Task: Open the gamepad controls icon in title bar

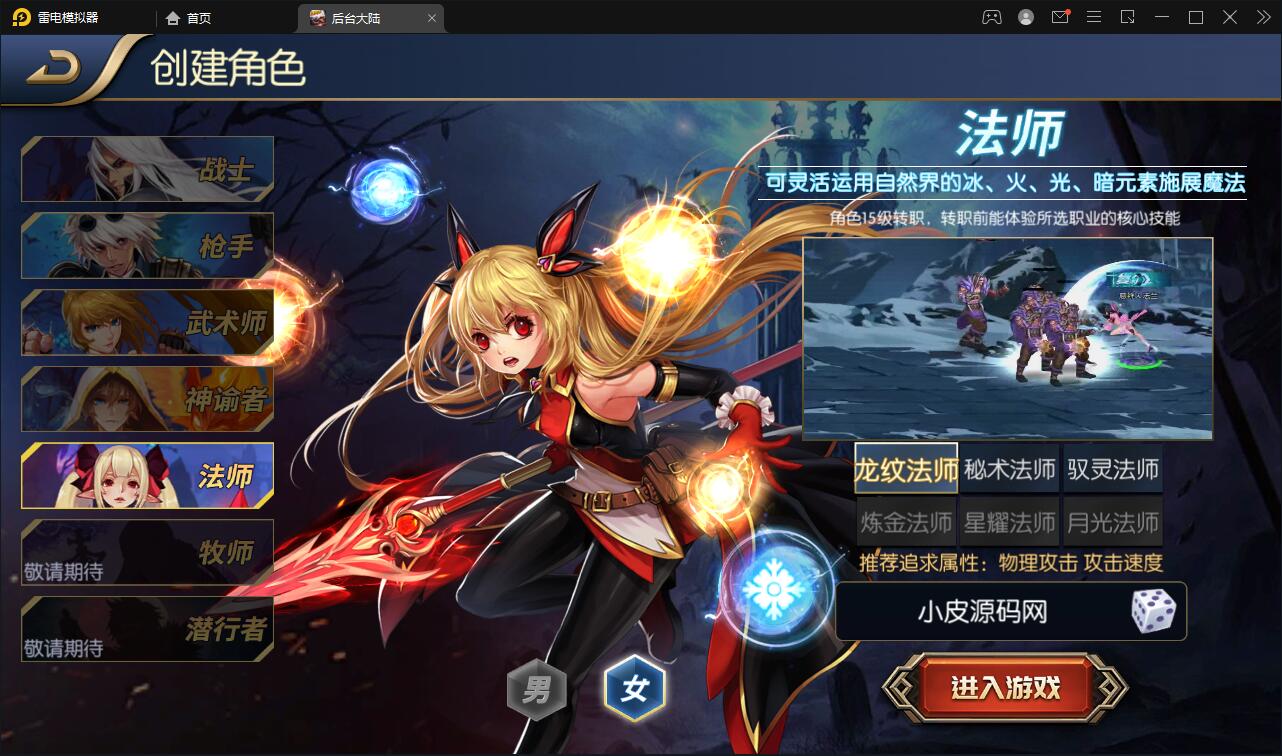Action: point(991,17)
